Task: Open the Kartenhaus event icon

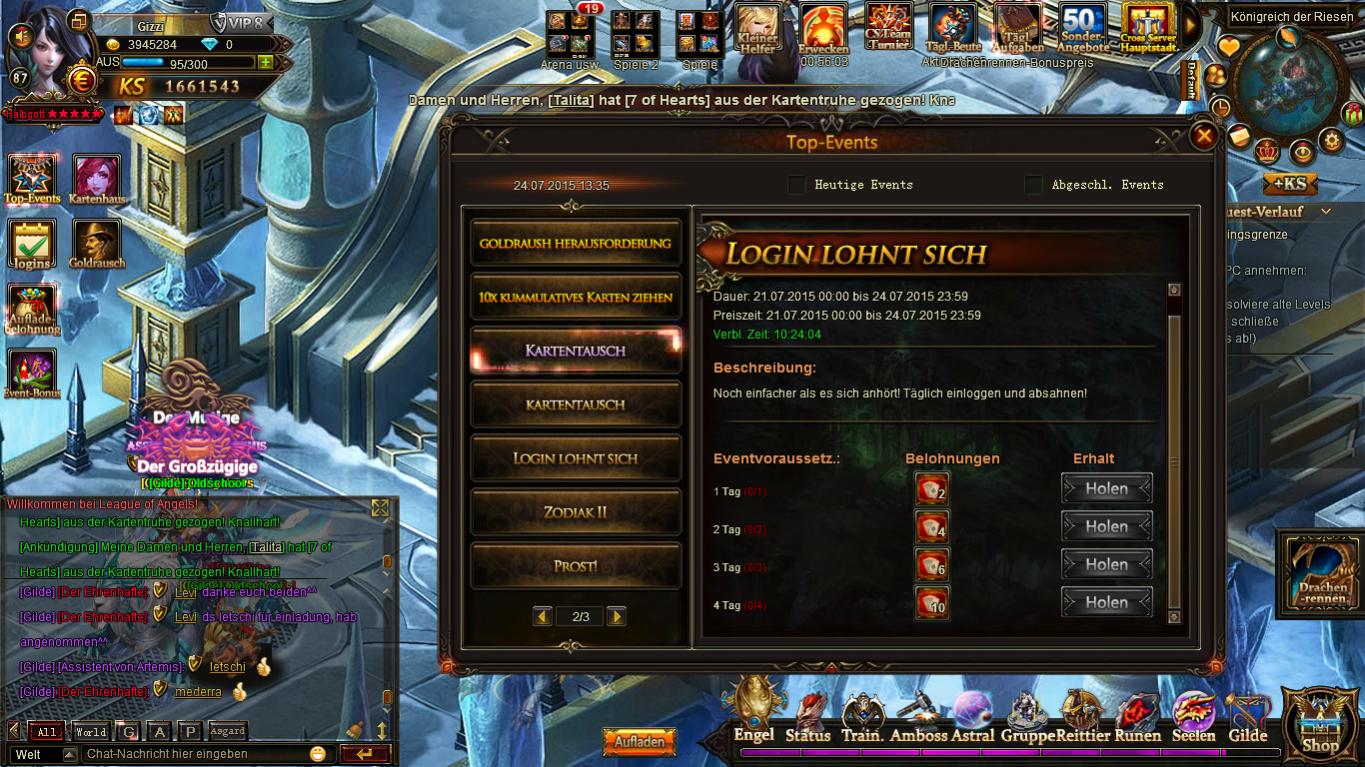Action: tap(96, 180)
